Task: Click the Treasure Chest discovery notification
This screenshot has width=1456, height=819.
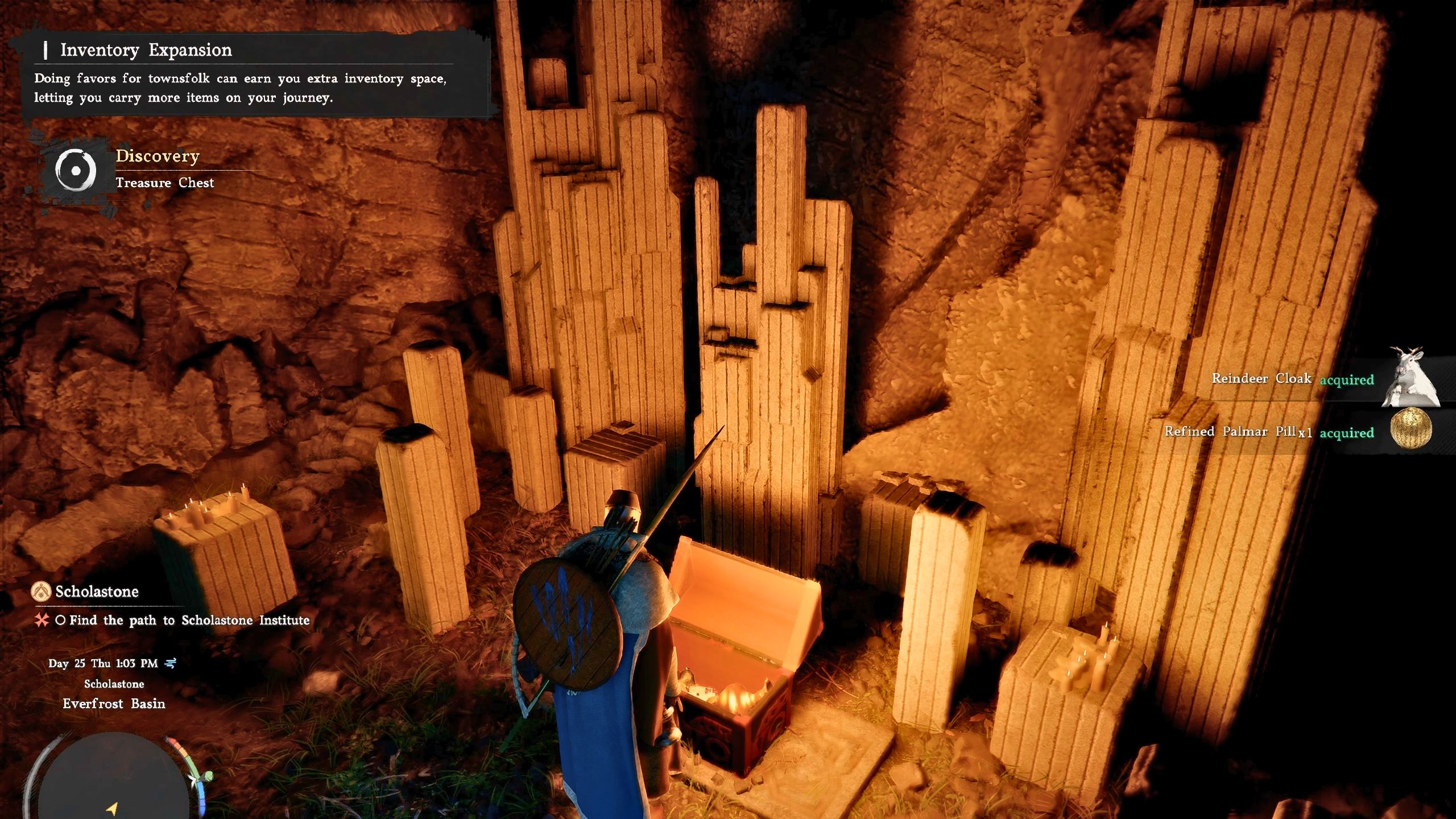Action: [x=165, y=183]
